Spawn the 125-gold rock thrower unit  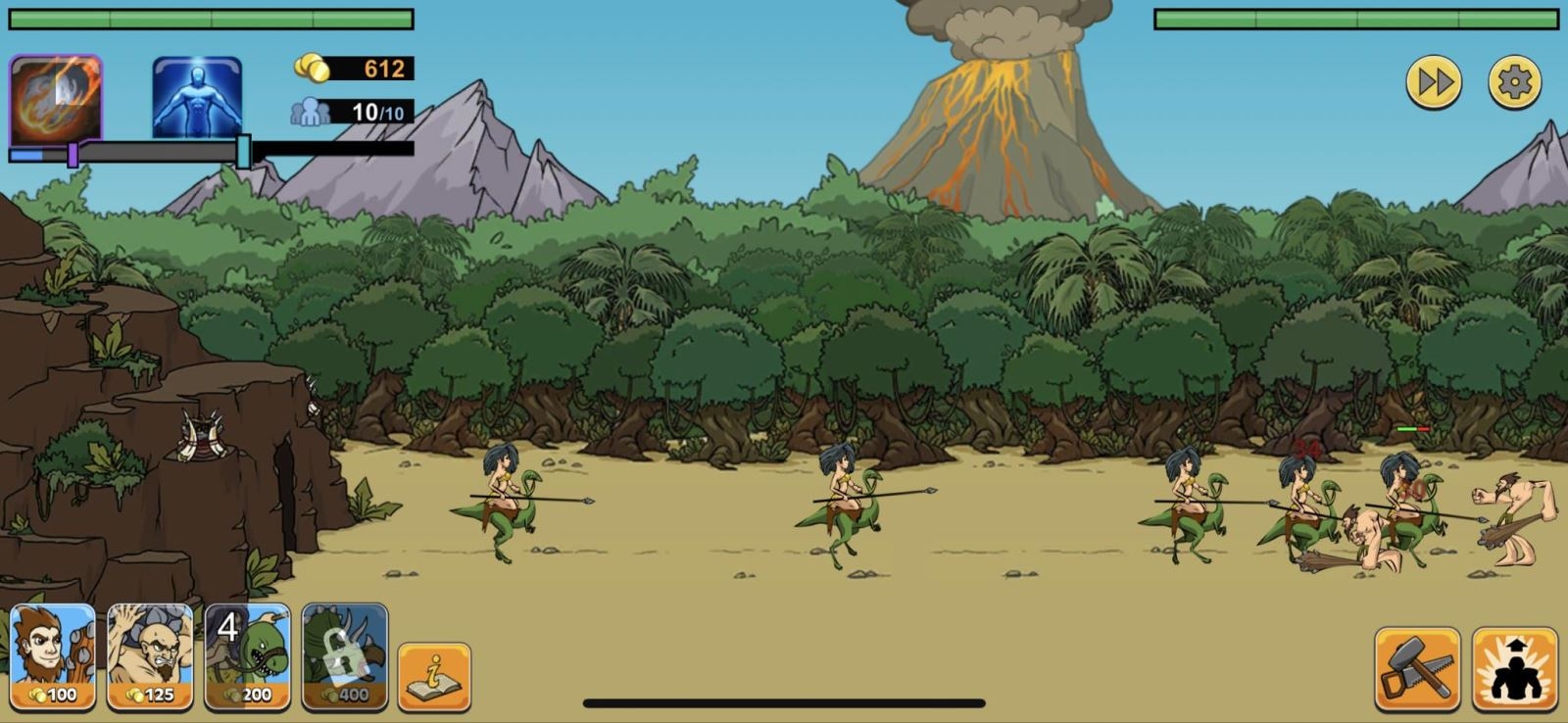150,656
